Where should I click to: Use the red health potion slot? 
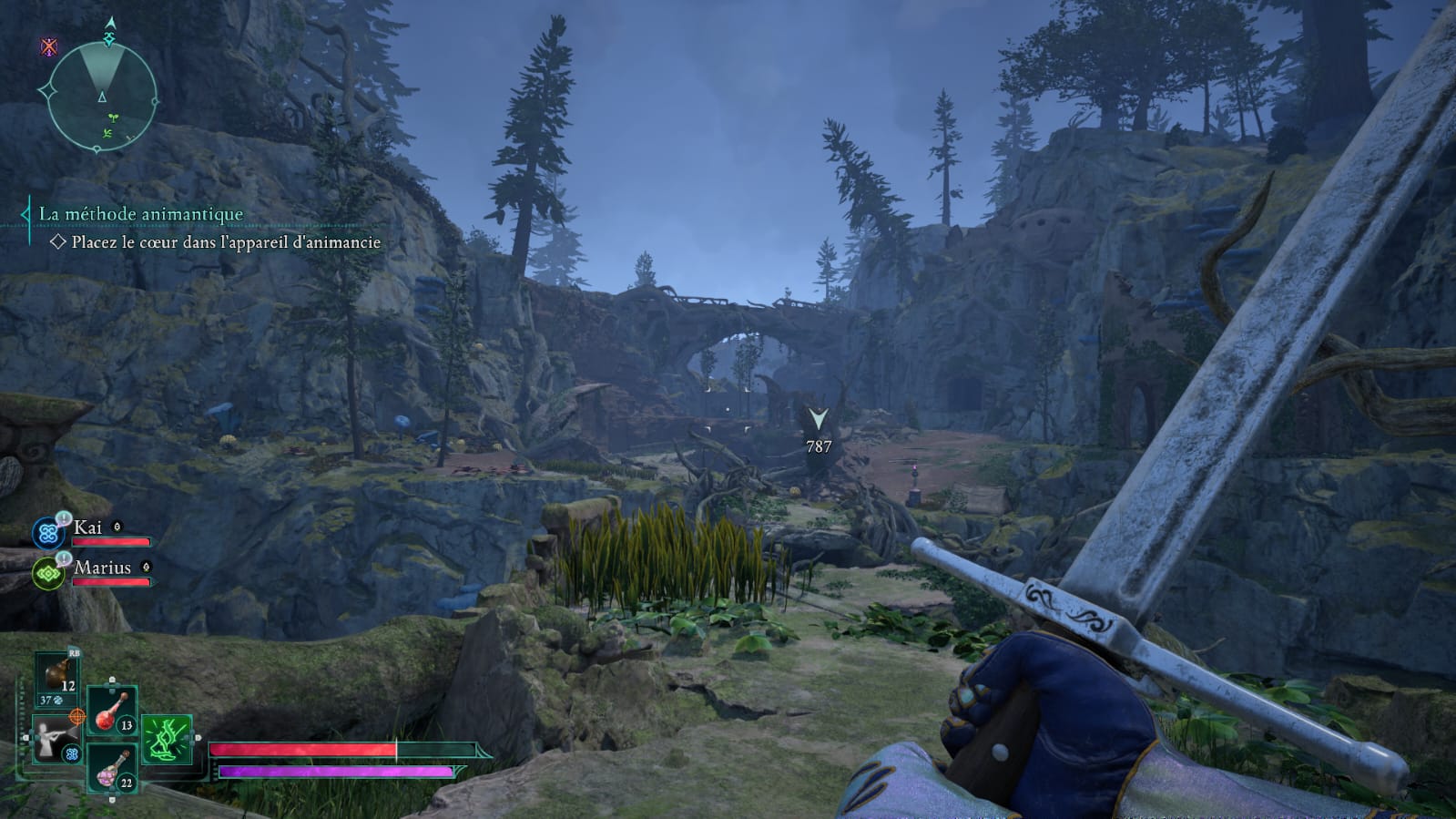(112, 712)
